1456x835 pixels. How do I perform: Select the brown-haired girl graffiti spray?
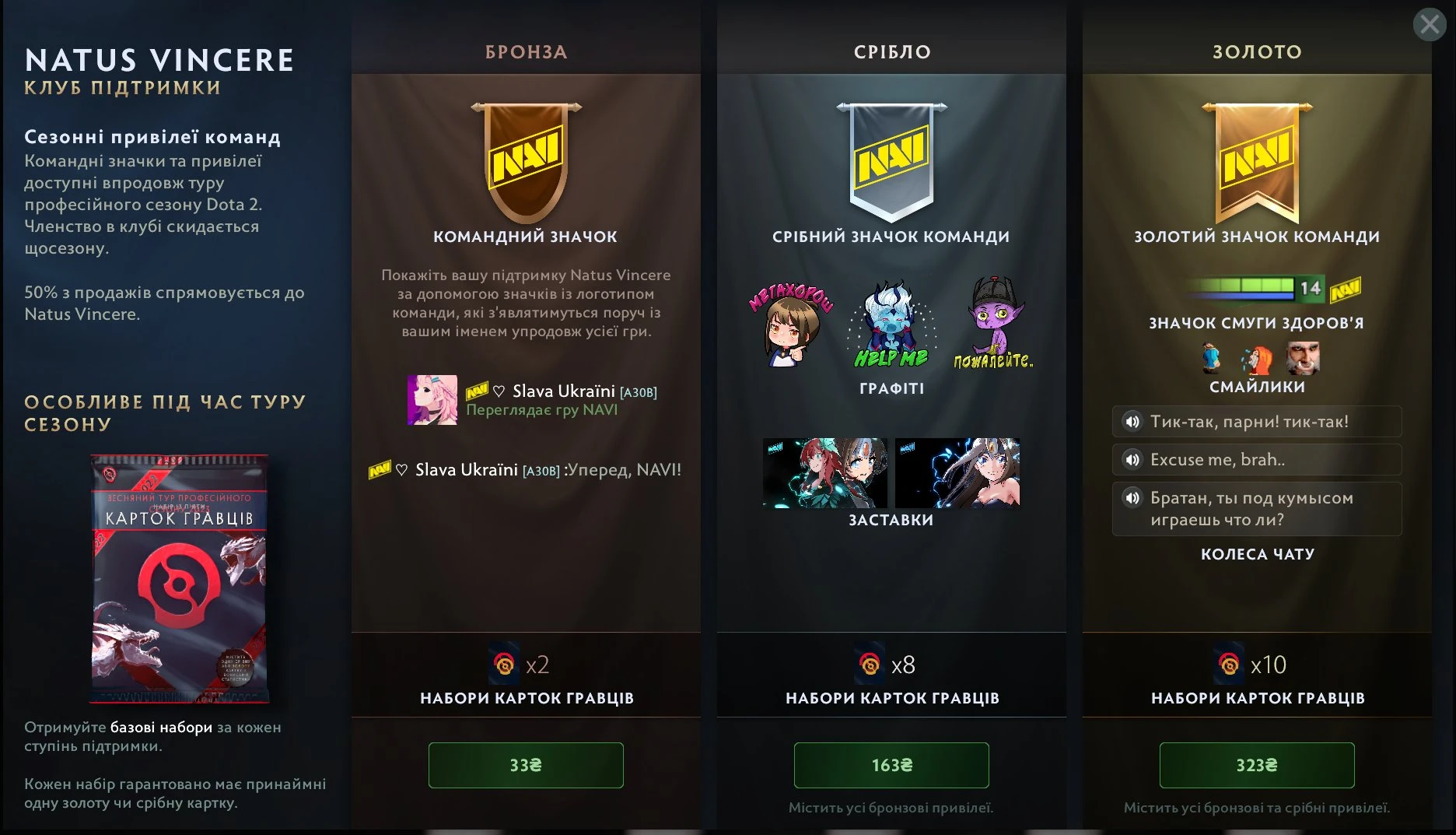pyautogui.click(x=790, y=325)
